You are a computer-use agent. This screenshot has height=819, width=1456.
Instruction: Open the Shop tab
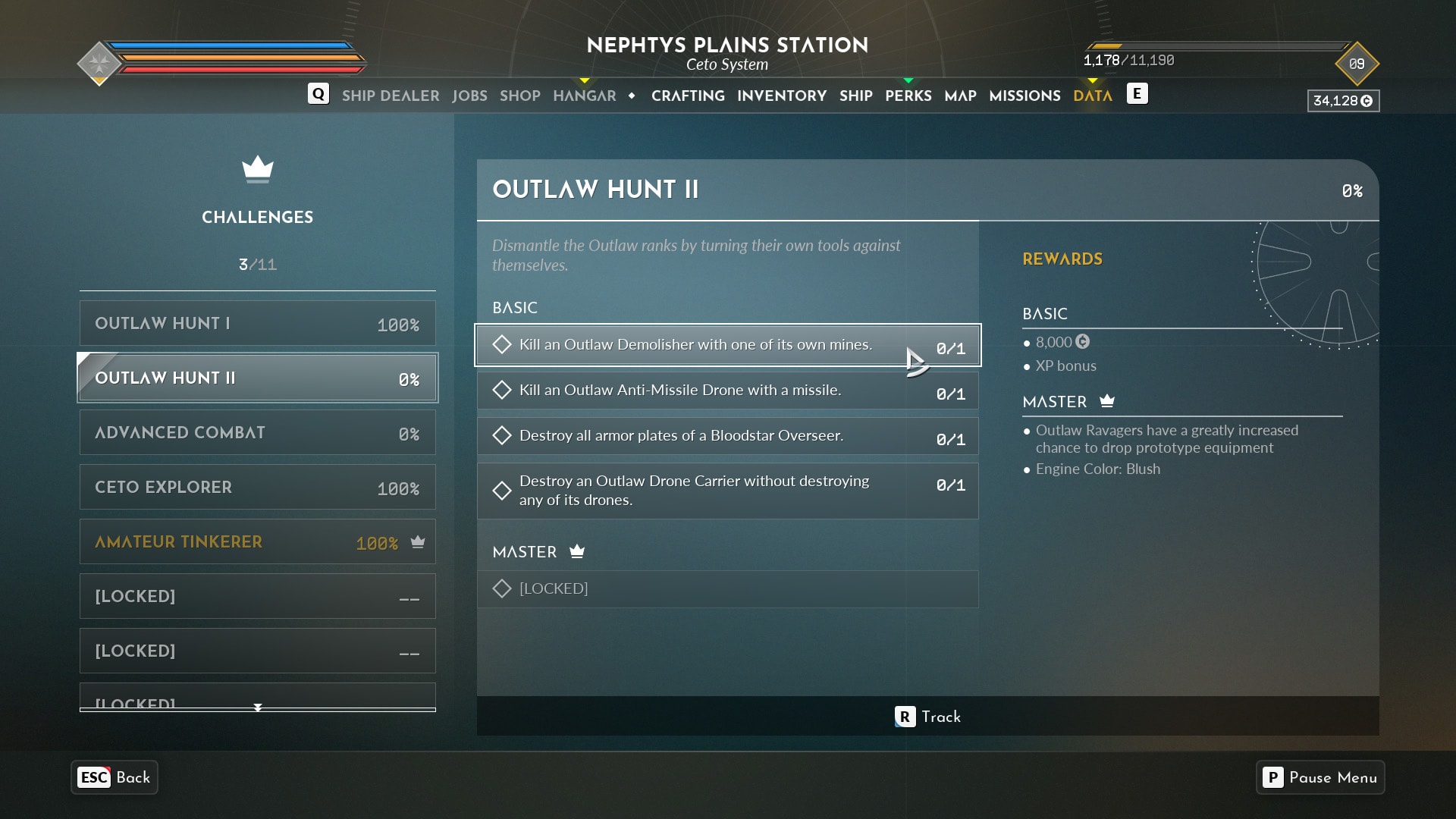519,96
